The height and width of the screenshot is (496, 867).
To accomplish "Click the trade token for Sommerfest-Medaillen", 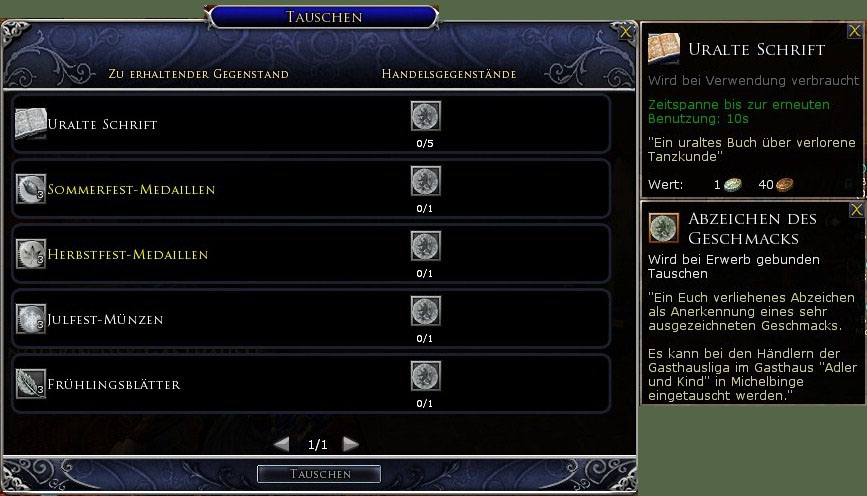I will tap(426, 182).
